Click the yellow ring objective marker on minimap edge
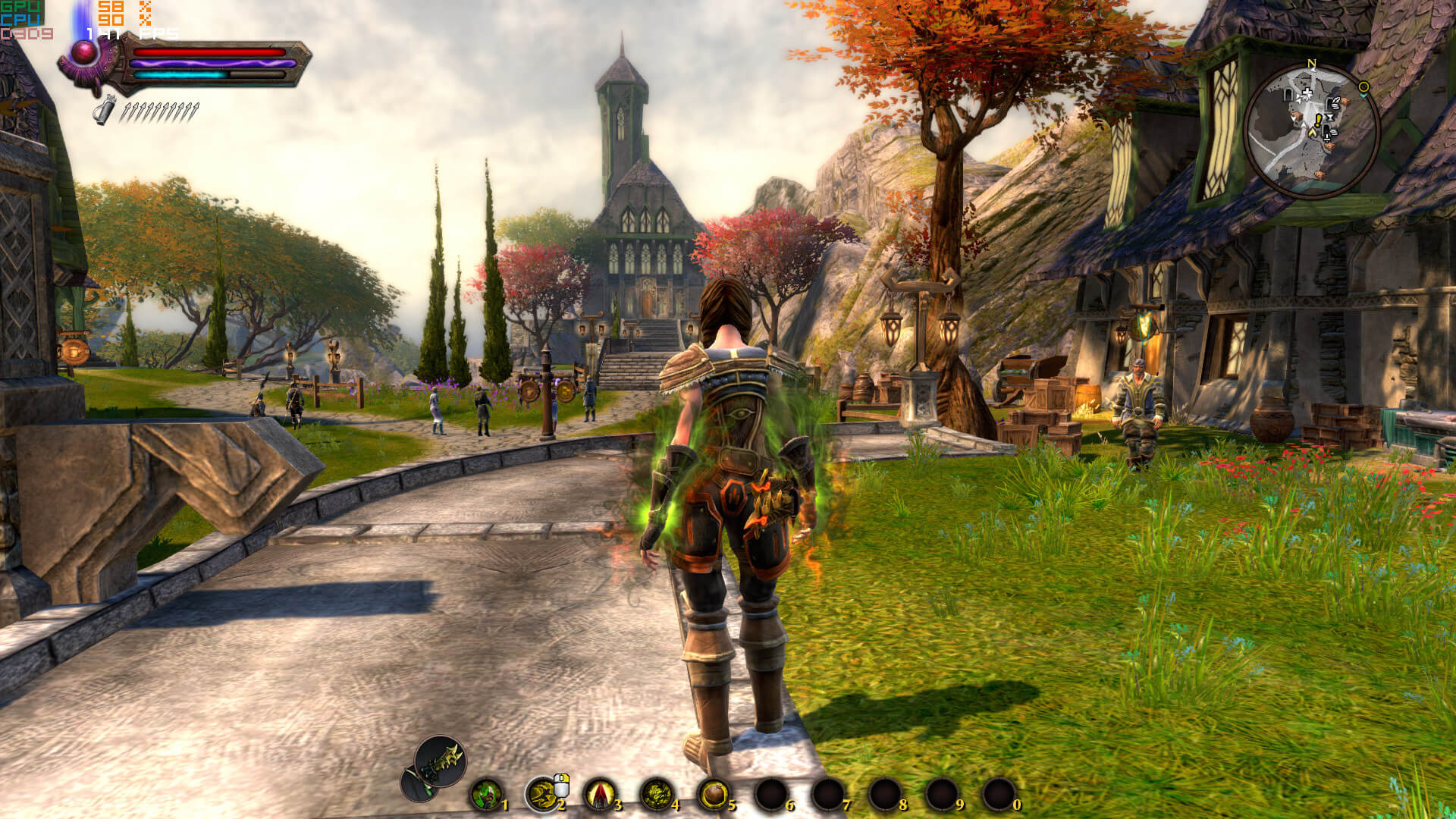Screen dimensions: 1456x819 coord(1363,87)
